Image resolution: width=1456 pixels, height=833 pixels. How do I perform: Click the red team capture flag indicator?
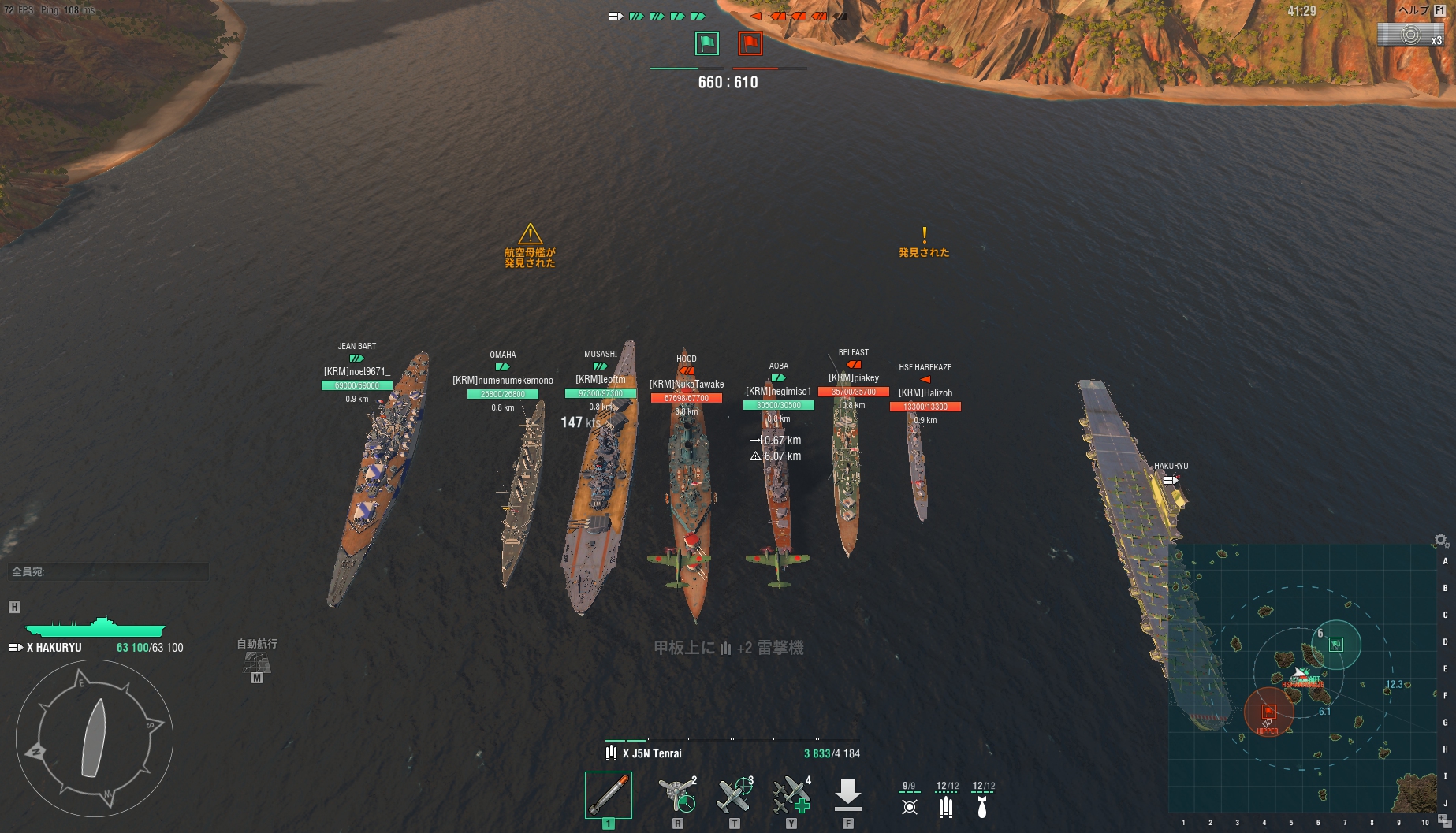pyautogui.click(x=750, y=43)
